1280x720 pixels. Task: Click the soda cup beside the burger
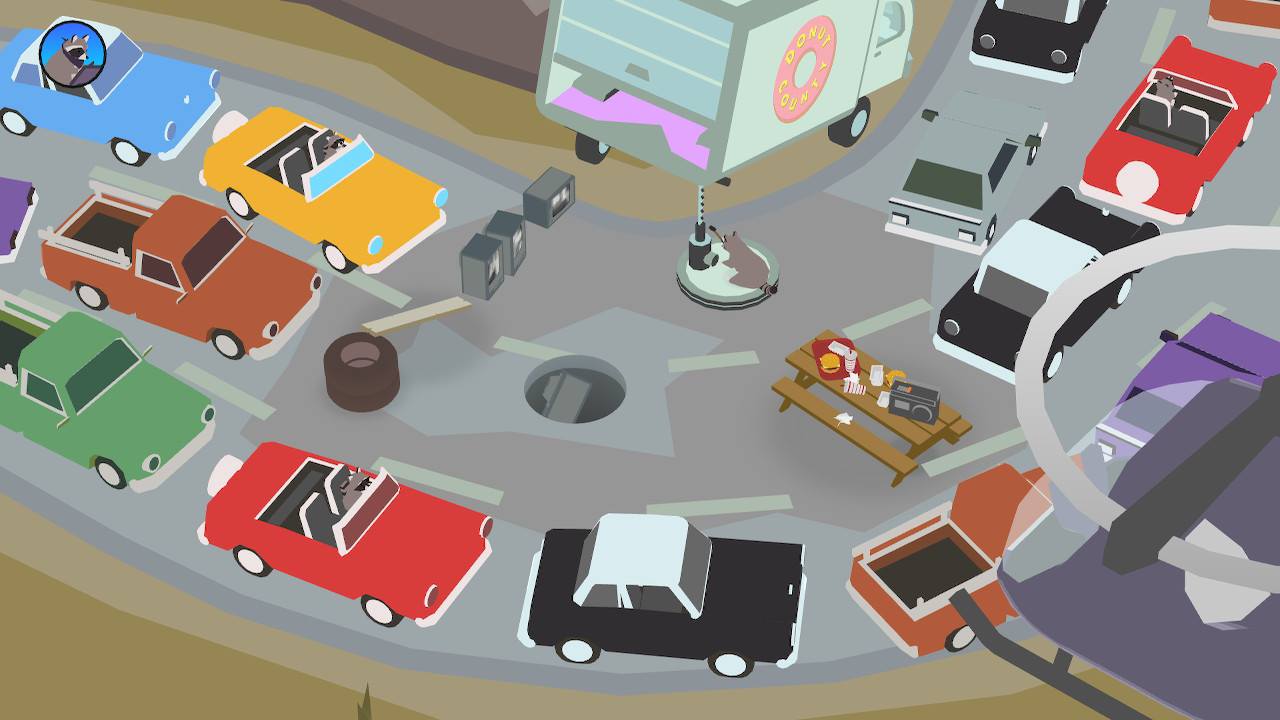[x=850, y=360]
